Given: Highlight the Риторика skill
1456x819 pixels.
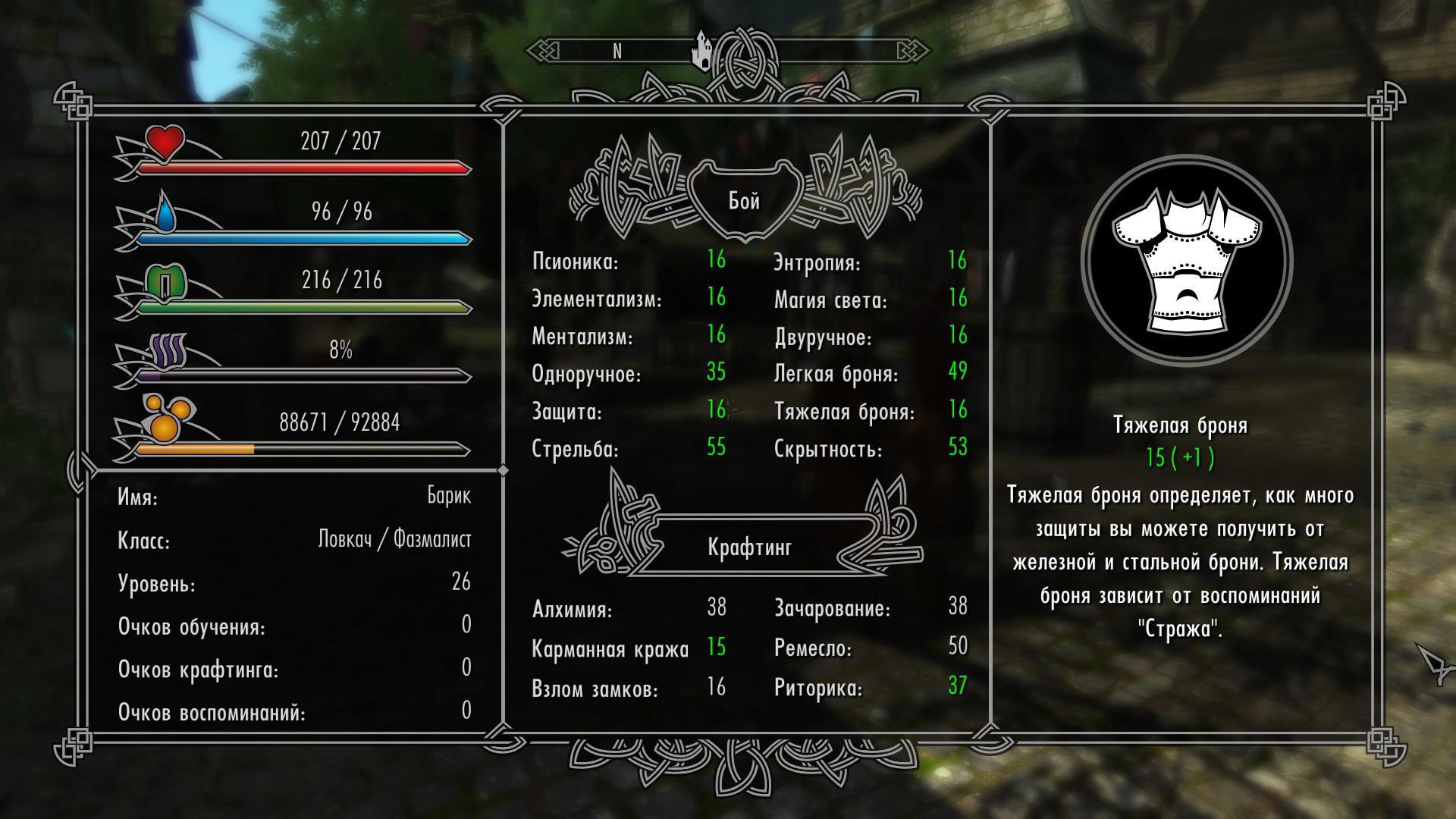Looking at the screenshot, I should 818,689.
